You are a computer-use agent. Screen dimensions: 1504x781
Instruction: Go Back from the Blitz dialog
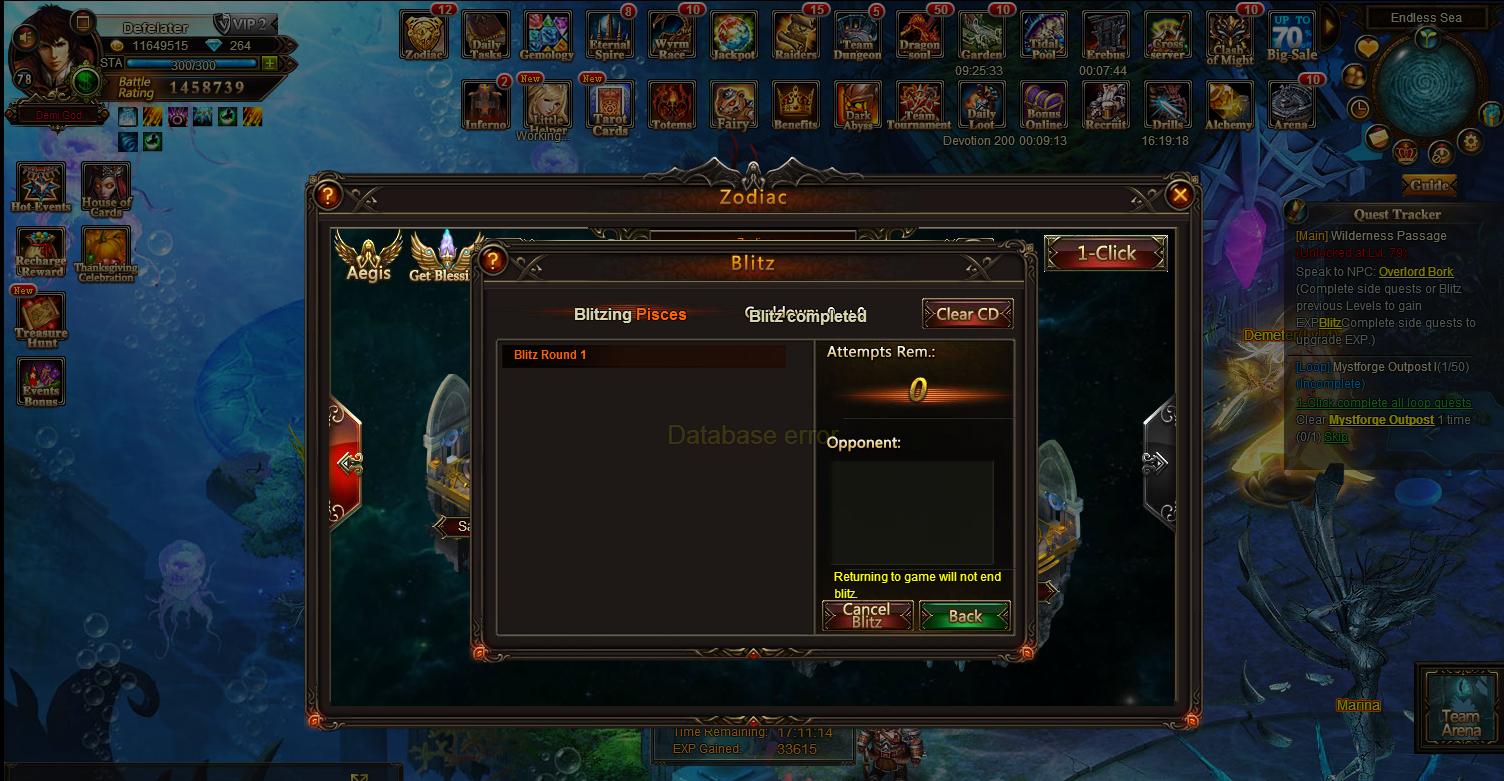coord(964,616)
